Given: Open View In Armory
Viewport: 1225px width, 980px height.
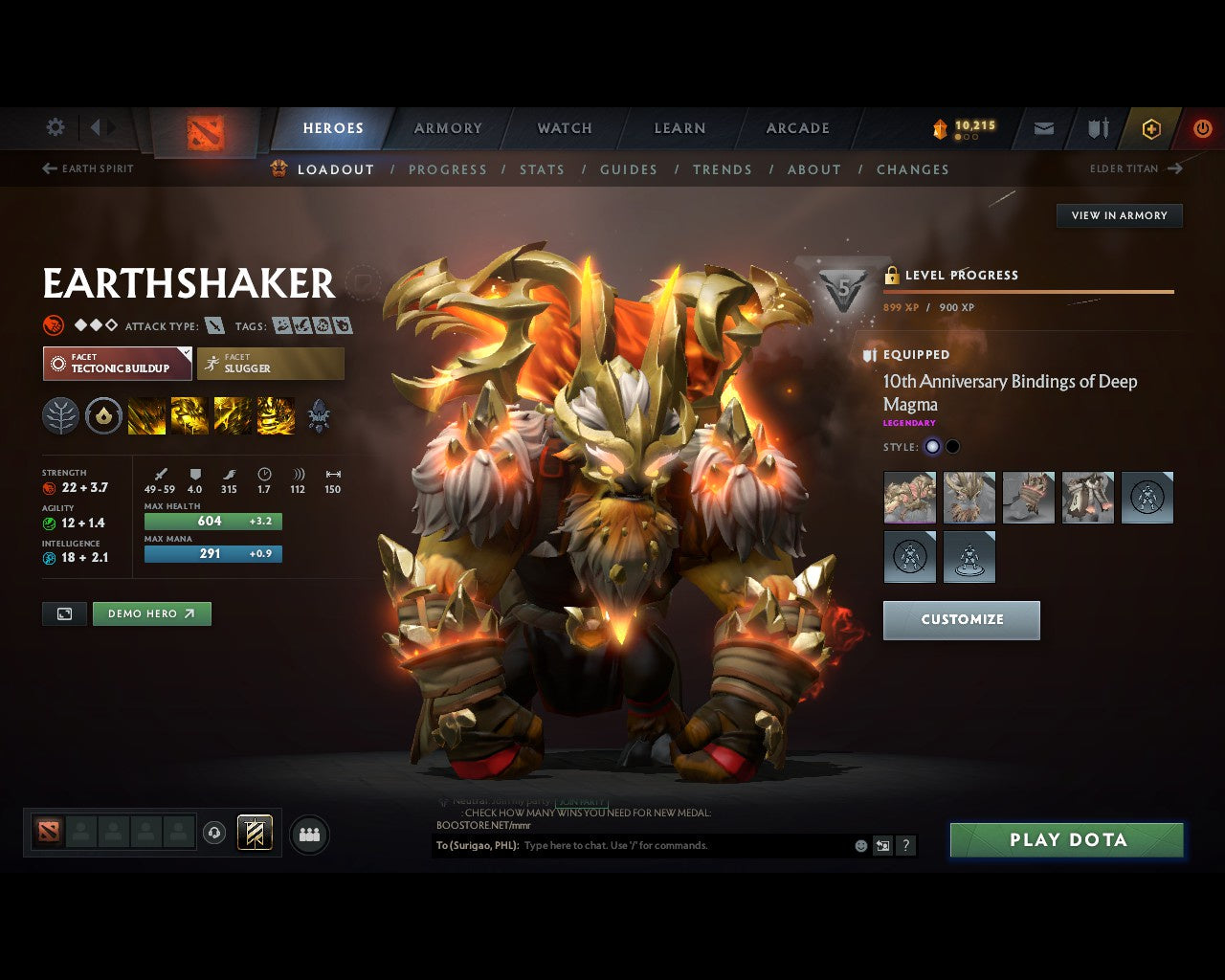Looking at the screenshot, I should point(1119,215).
